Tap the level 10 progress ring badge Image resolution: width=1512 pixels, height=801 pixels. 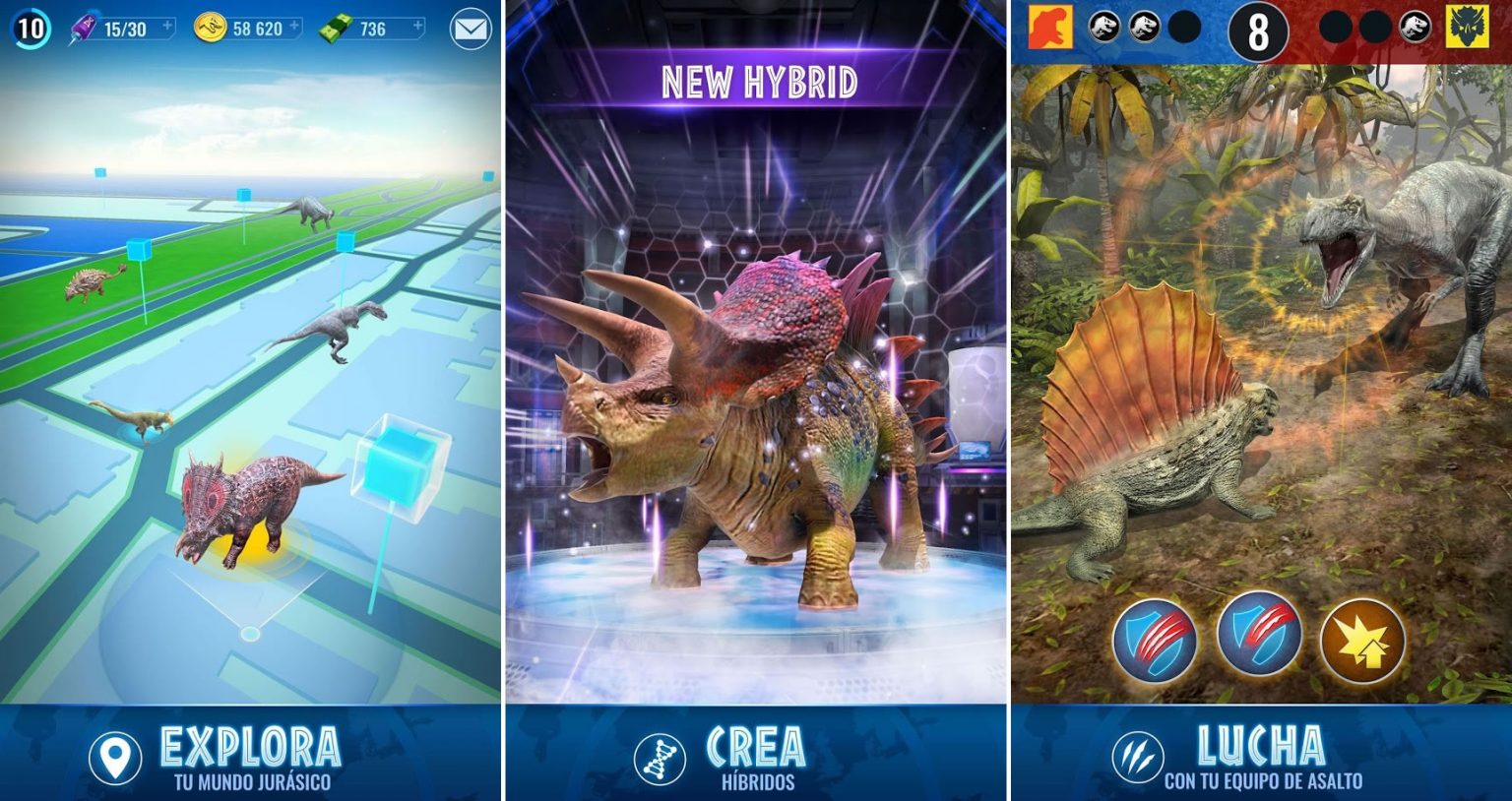(31, 30)
